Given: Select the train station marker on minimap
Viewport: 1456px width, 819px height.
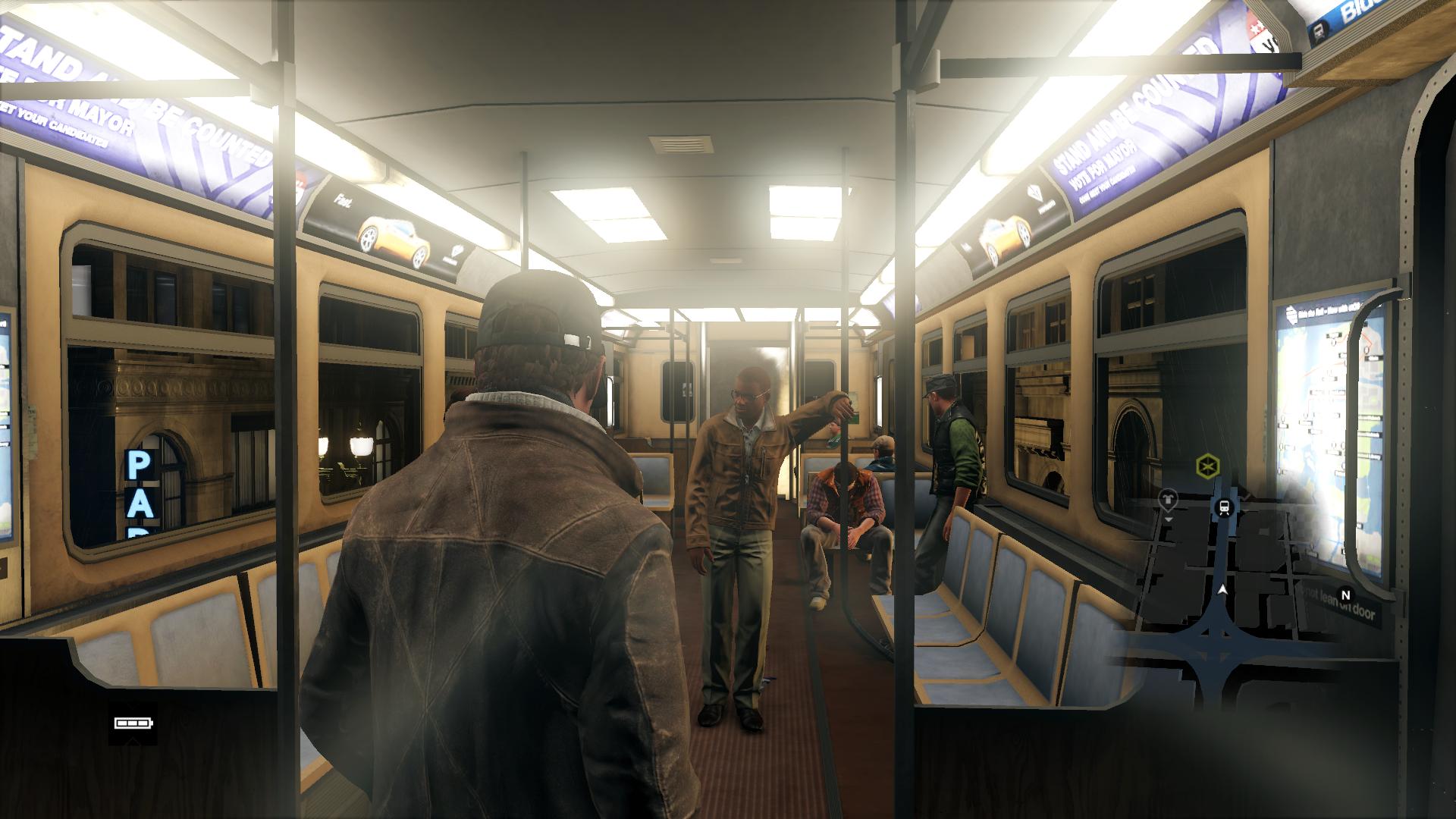Looking at the screenshot, I should (x=1224, y=507).
